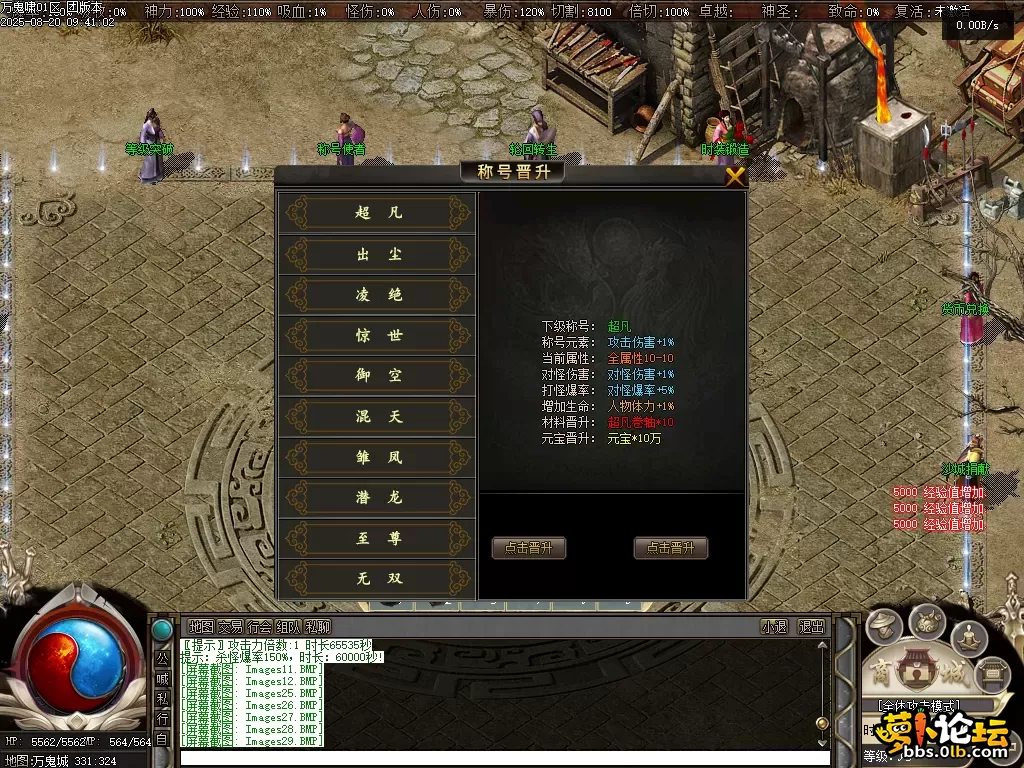Click the chat input box
Screen dimensions: 1024x768
[x=500, y=758]
